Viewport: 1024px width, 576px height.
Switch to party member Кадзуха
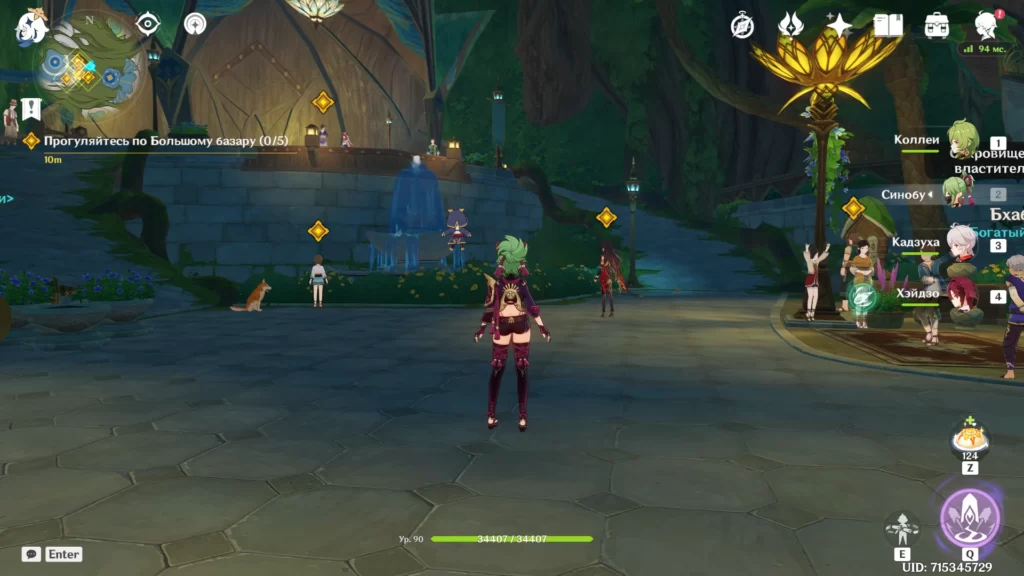[962, 245]
